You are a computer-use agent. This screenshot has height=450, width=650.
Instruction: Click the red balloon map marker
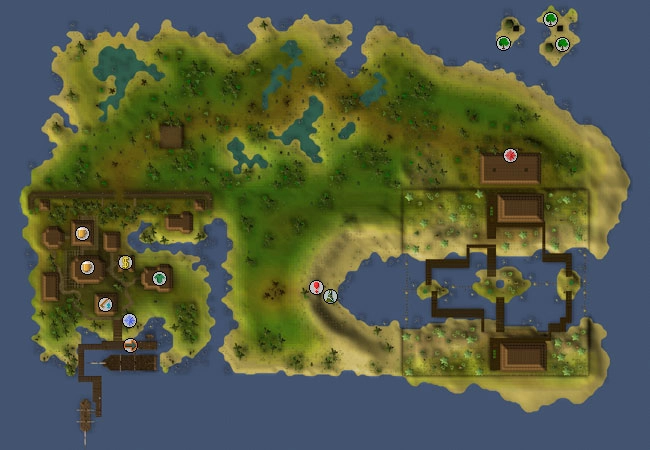pyautogui.click(x=317, y=288)
